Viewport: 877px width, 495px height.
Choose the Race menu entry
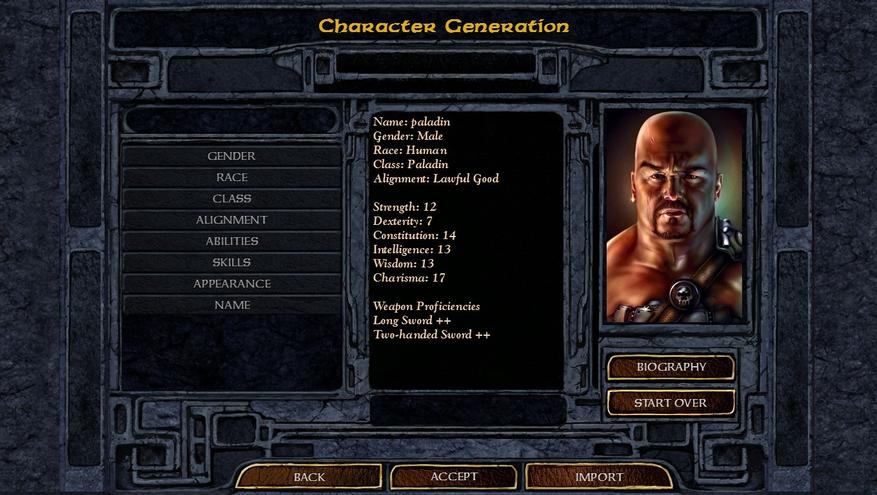231,177
